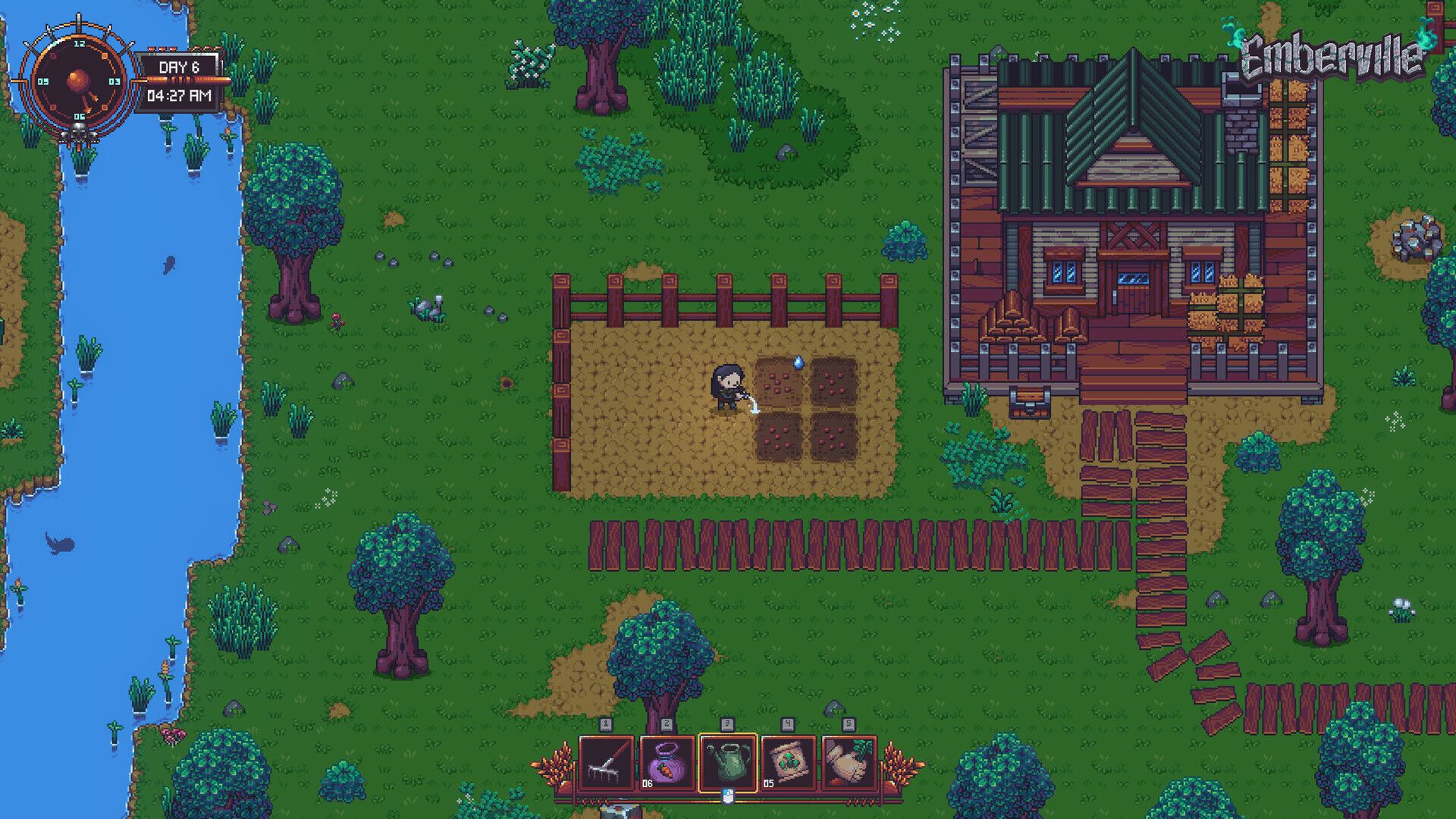
Task: Choose the purple carrot seed pouch
Action: 667,763
